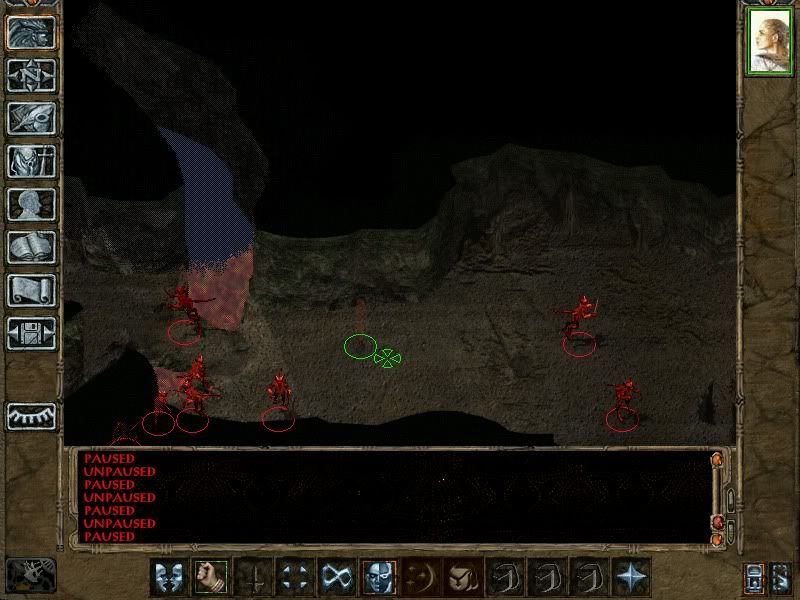The height and width of the screenshot is (600, 800).
Task: Open the character record with the bust icon
Action: (x=31, y=204)
